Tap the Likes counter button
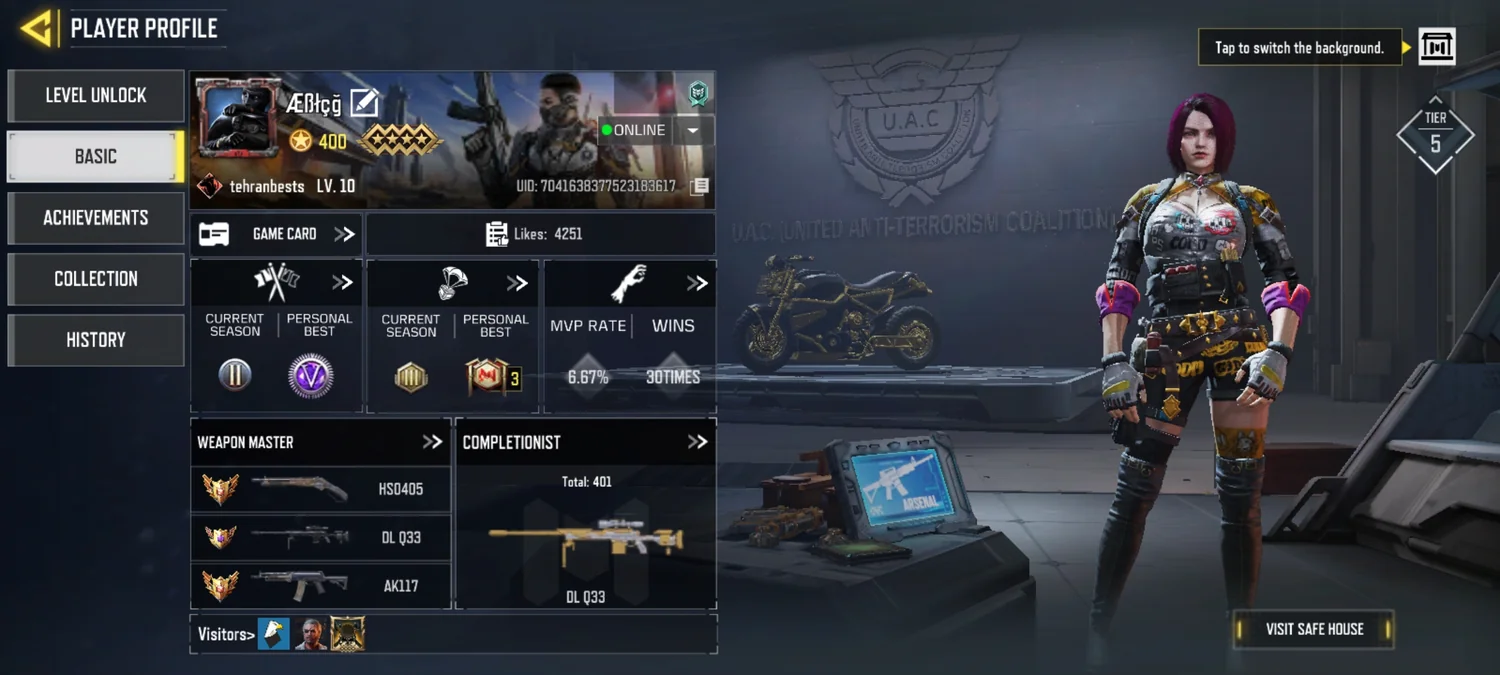 540,234
